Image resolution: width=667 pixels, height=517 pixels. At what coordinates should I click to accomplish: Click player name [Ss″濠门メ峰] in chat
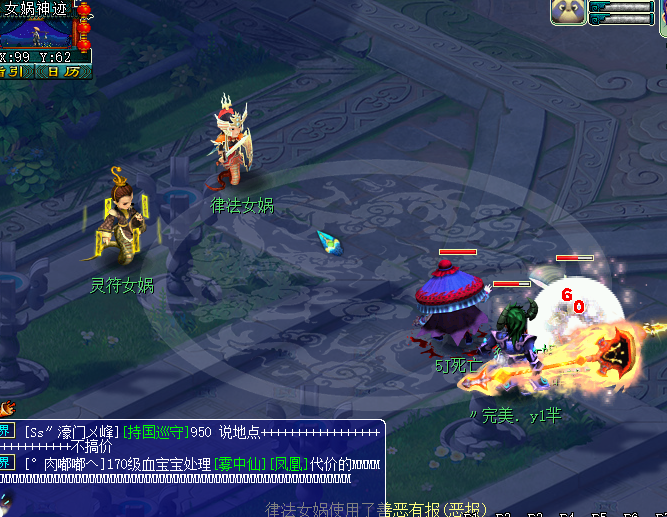pyautogui.click(x=69, y=432)
